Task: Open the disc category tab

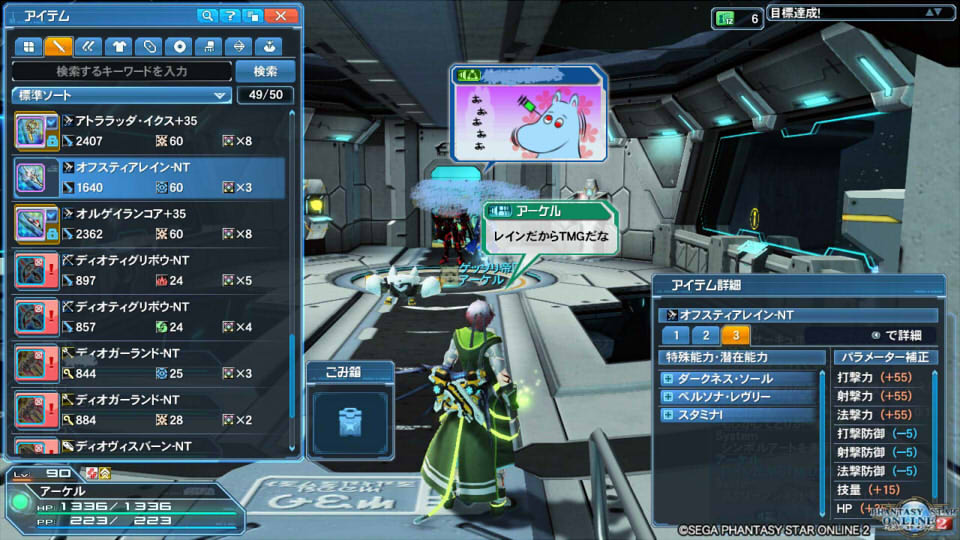Action: 179,46
